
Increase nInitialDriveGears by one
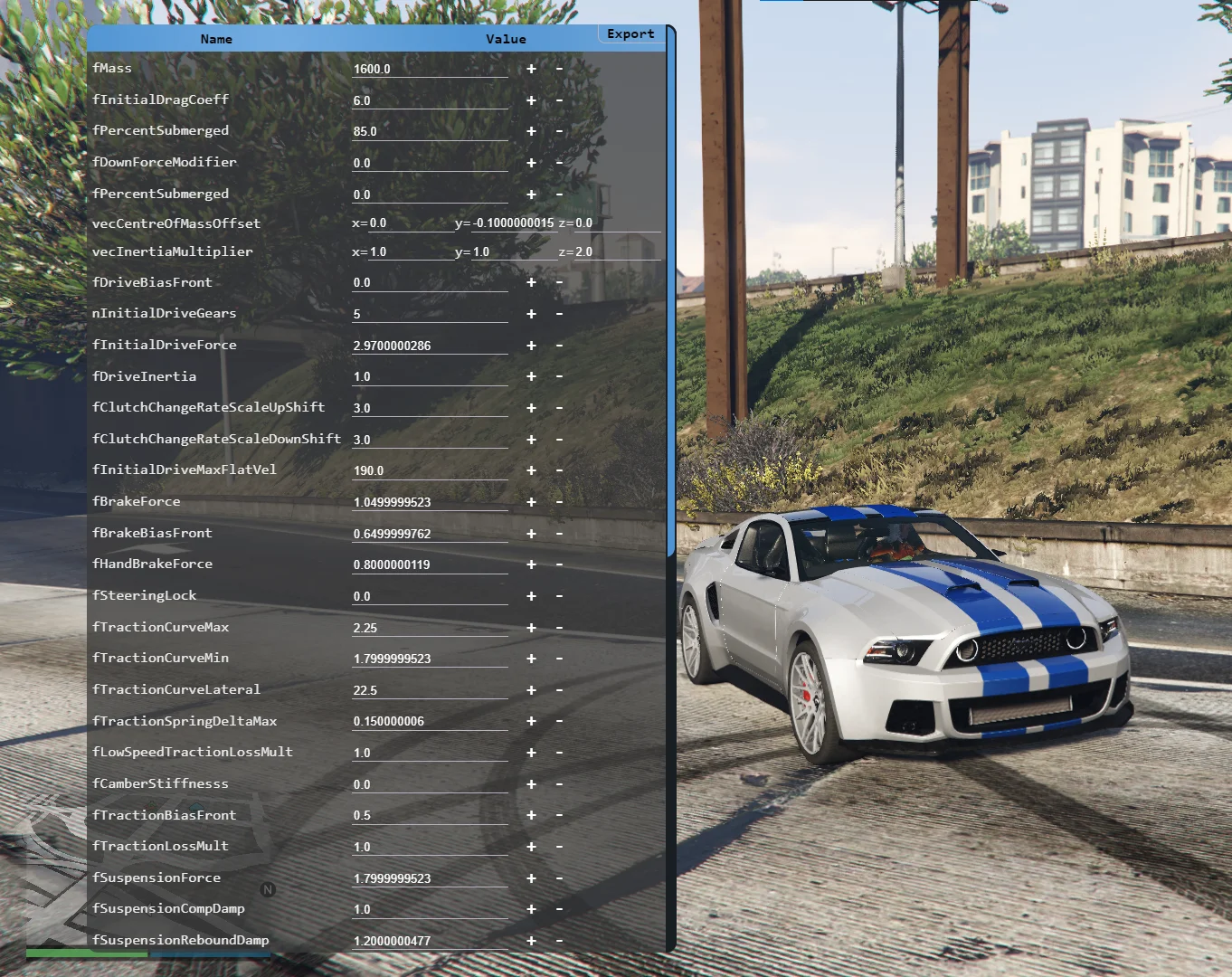coord(531,314)
